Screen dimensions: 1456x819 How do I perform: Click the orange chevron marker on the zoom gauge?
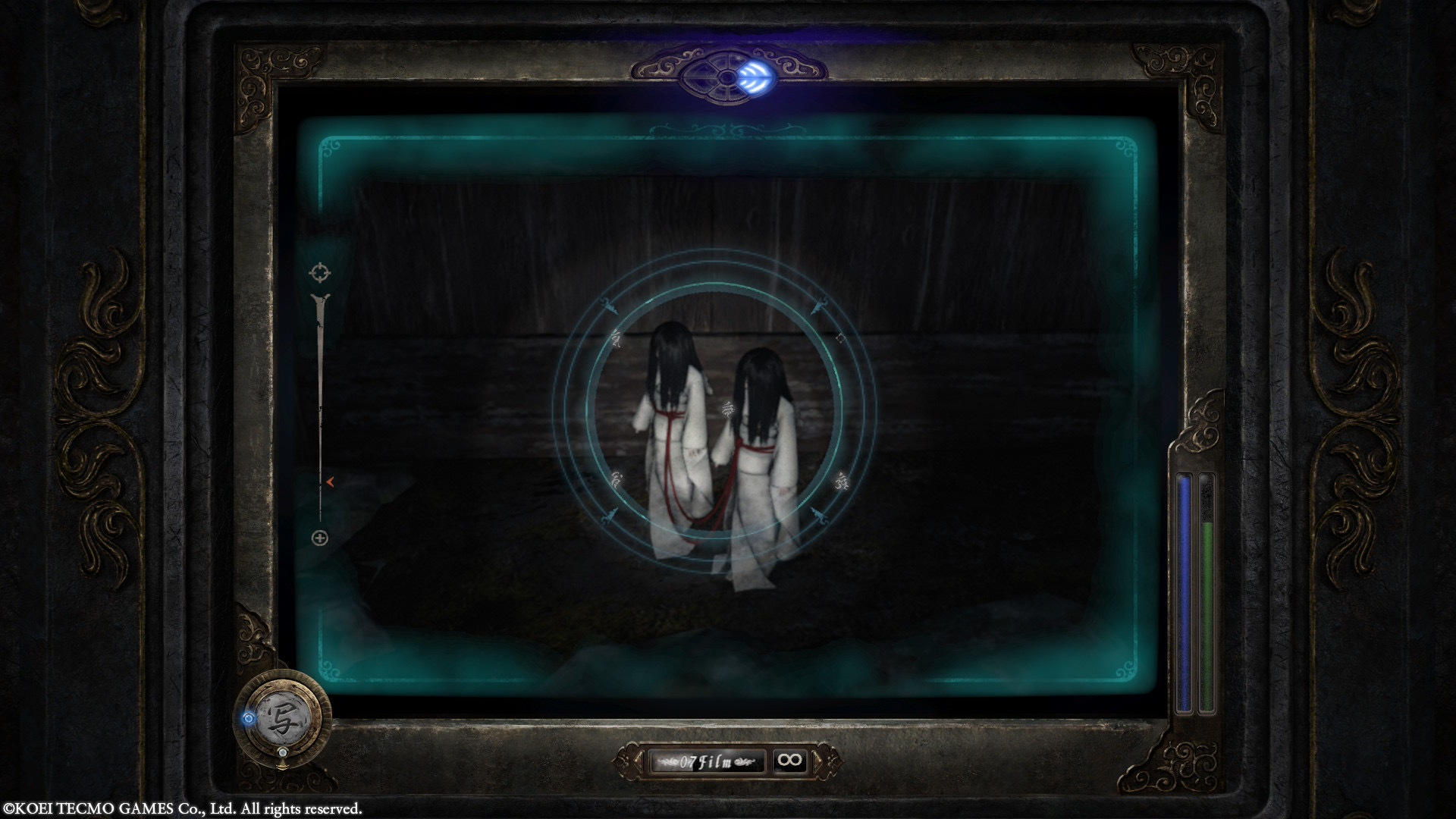point(331,482)
